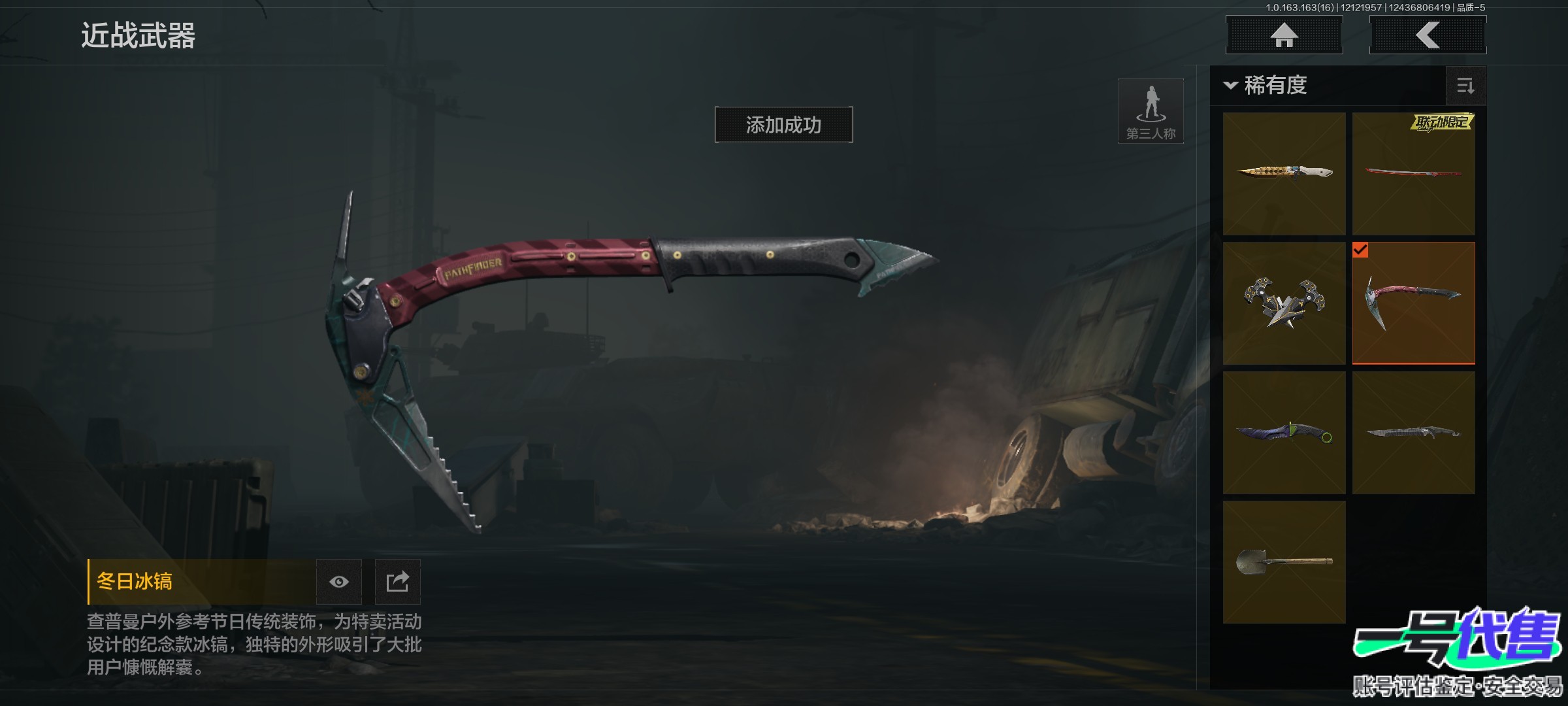The width and height of the screenshot is (1568, 706).
Task: Switch to 第三人称 third-person view
Action: click(1151, 111)
